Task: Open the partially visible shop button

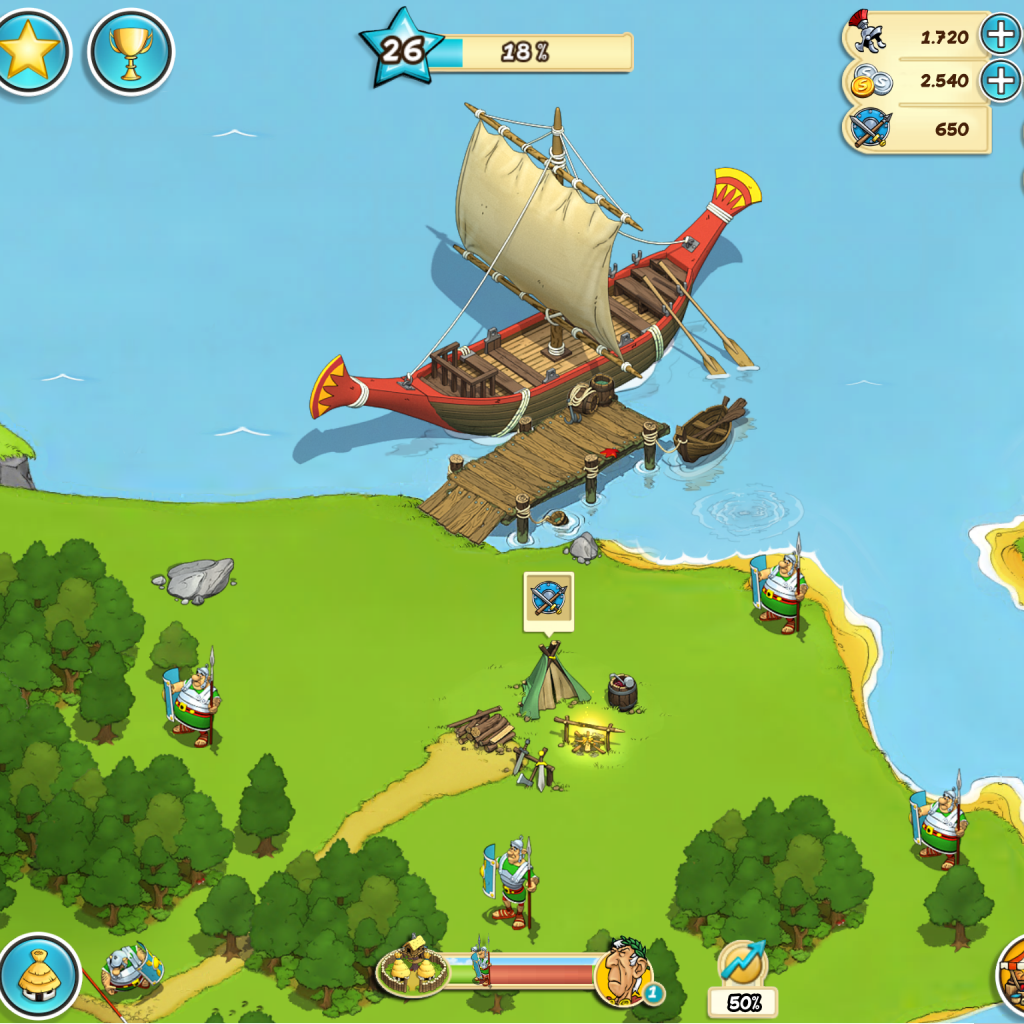Action: coord(1012,975)
